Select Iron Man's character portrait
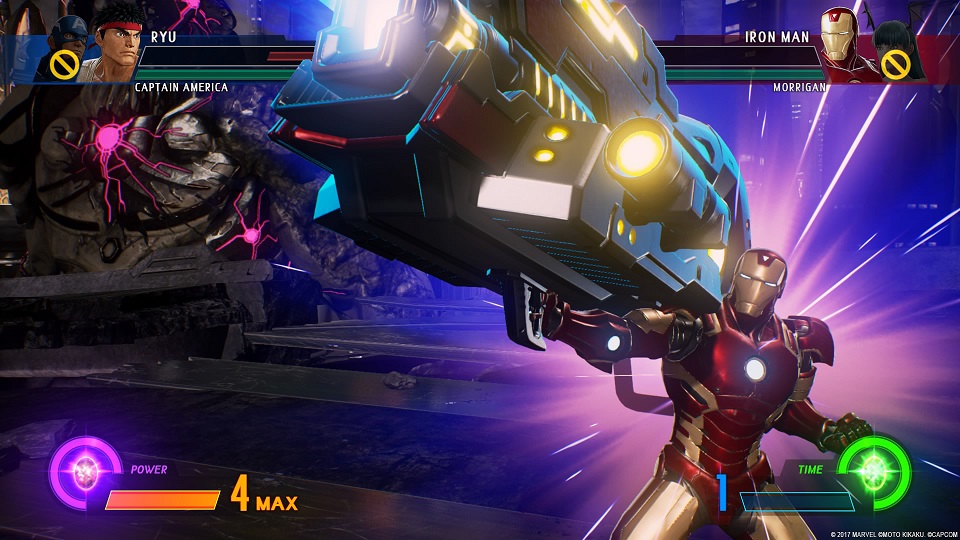Screen dimensions: 960x540 [x=840, y=40]
